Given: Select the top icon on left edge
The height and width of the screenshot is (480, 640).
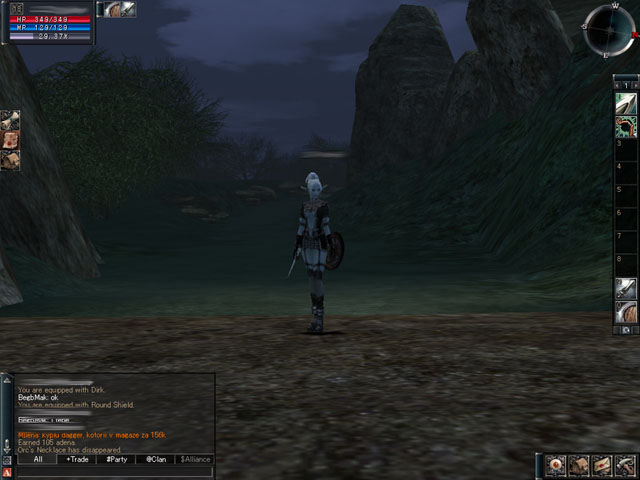Looking at the screenshot, I should [x=10, y=121].
